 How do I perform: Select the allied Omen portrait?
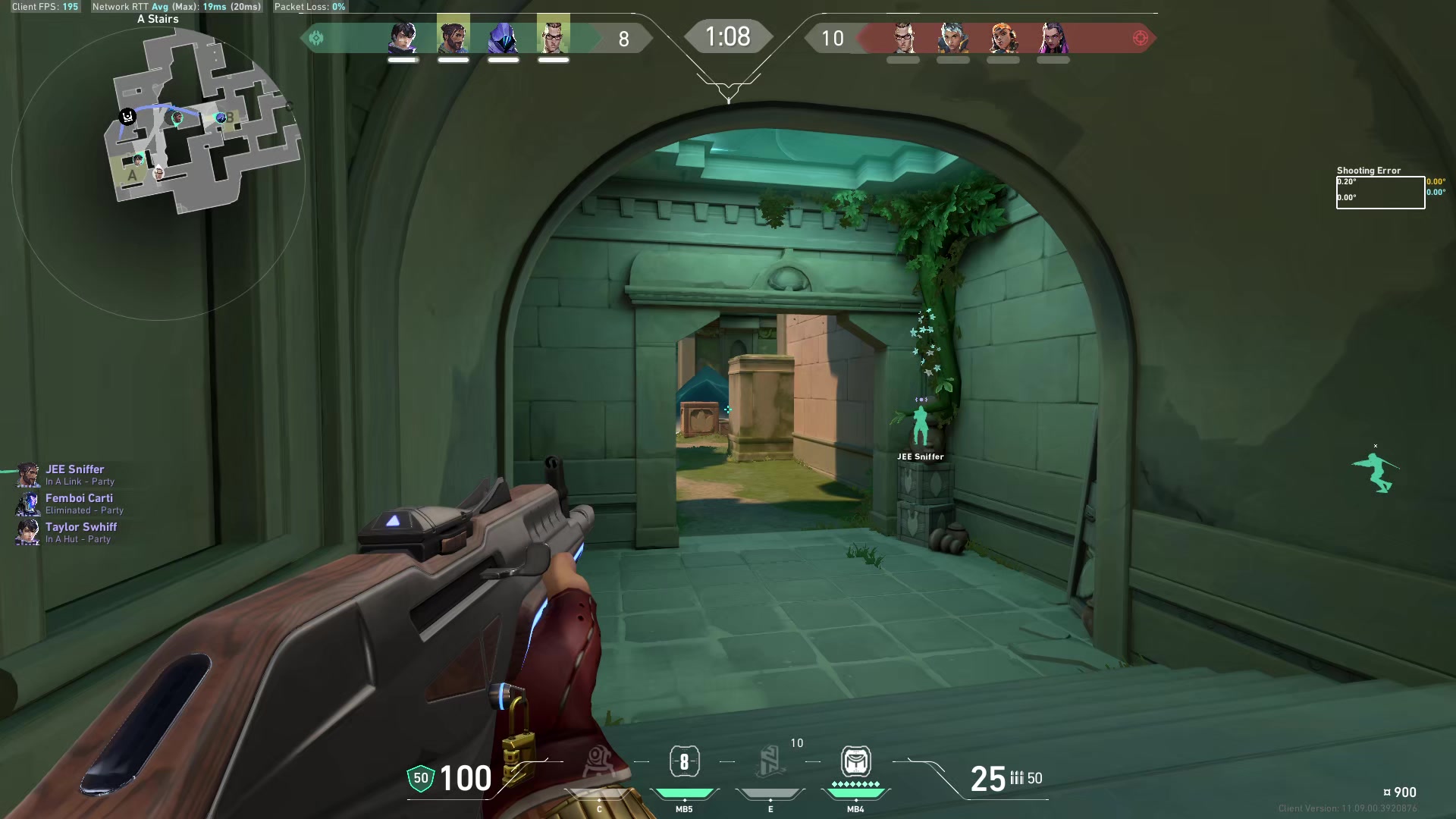pyautogui.click(x=504, y=38)
